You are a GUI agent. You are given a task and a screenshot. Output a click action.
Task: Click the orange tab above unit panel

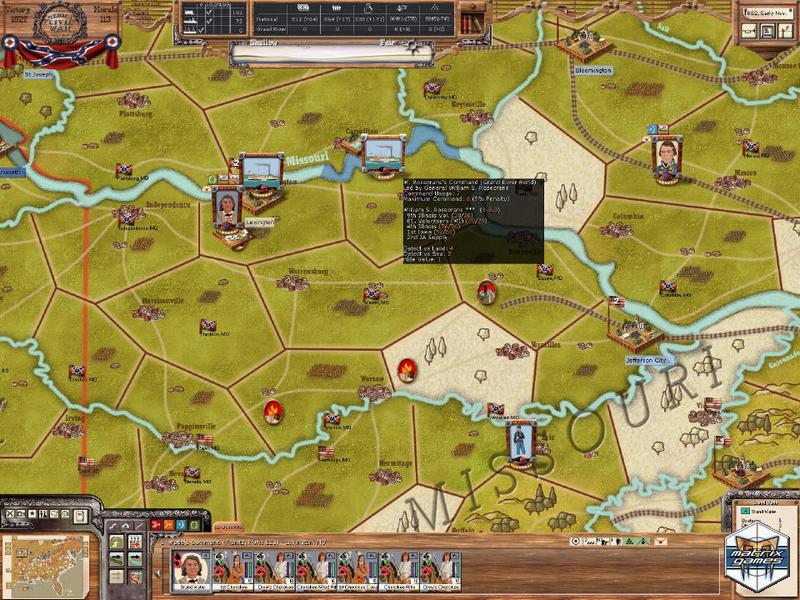point(230,527)
